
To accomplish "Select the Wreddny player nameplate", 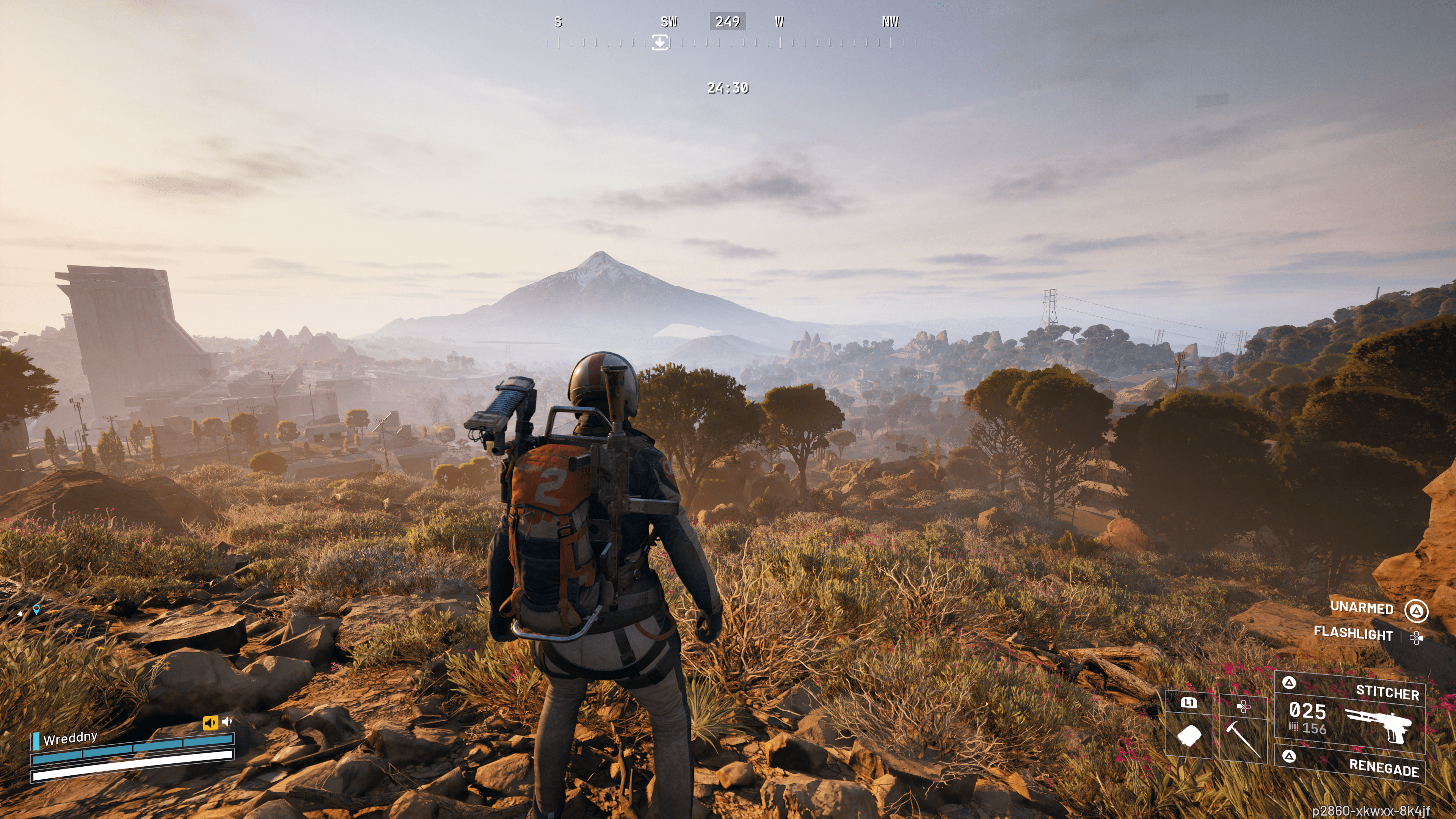I will tap(70, 738).
